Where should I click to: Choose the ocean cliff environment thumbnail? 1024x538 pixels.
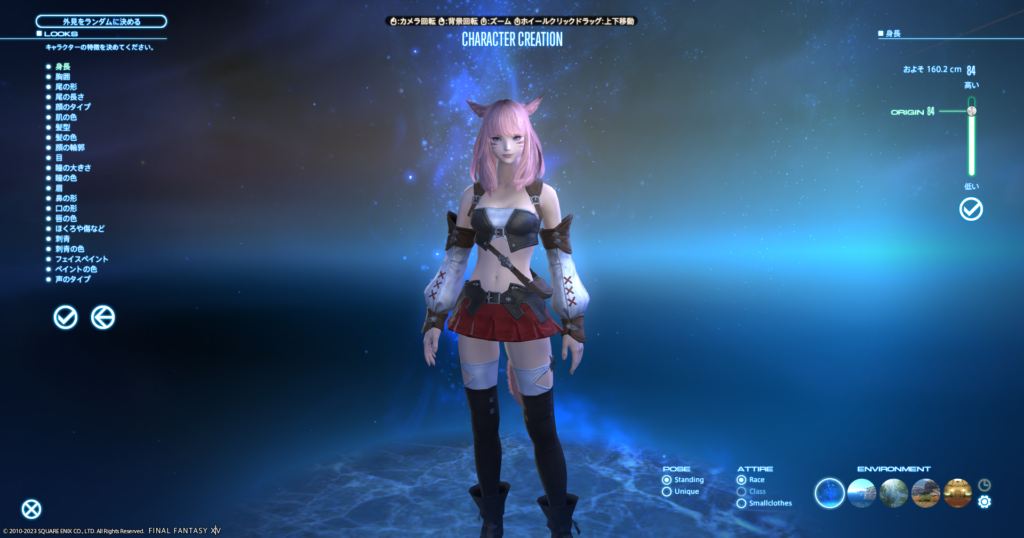pos(861,492)
